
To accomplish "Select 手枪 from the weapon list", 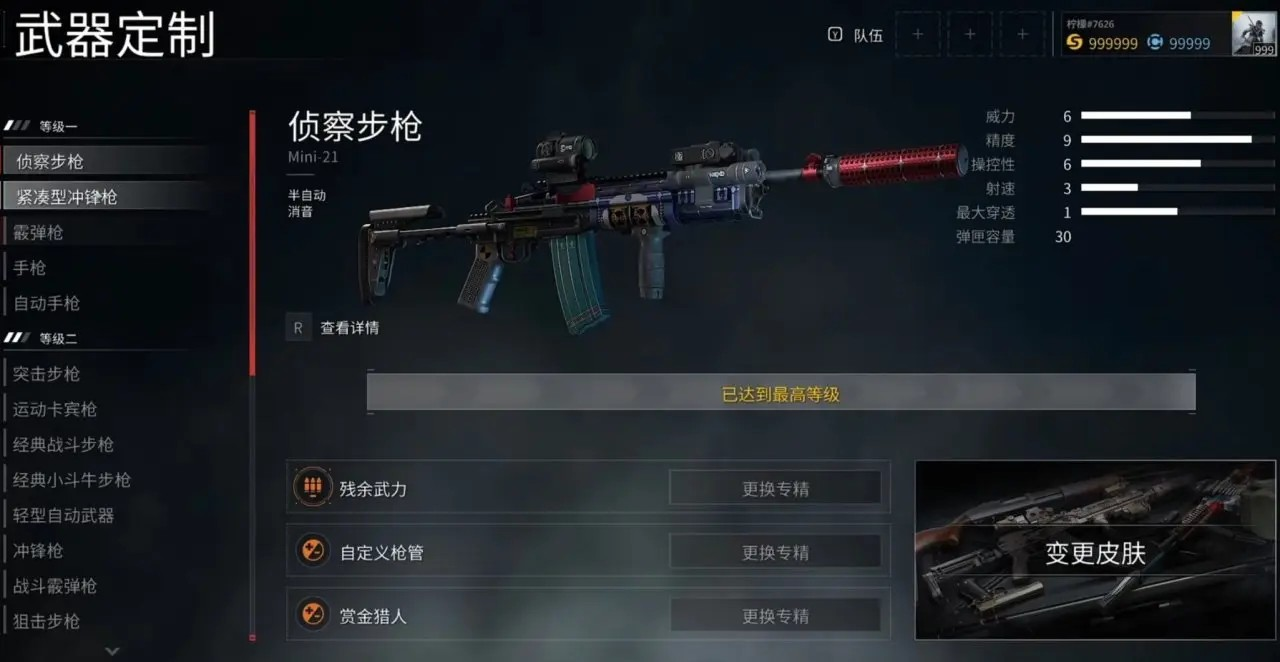I will 30,268.
